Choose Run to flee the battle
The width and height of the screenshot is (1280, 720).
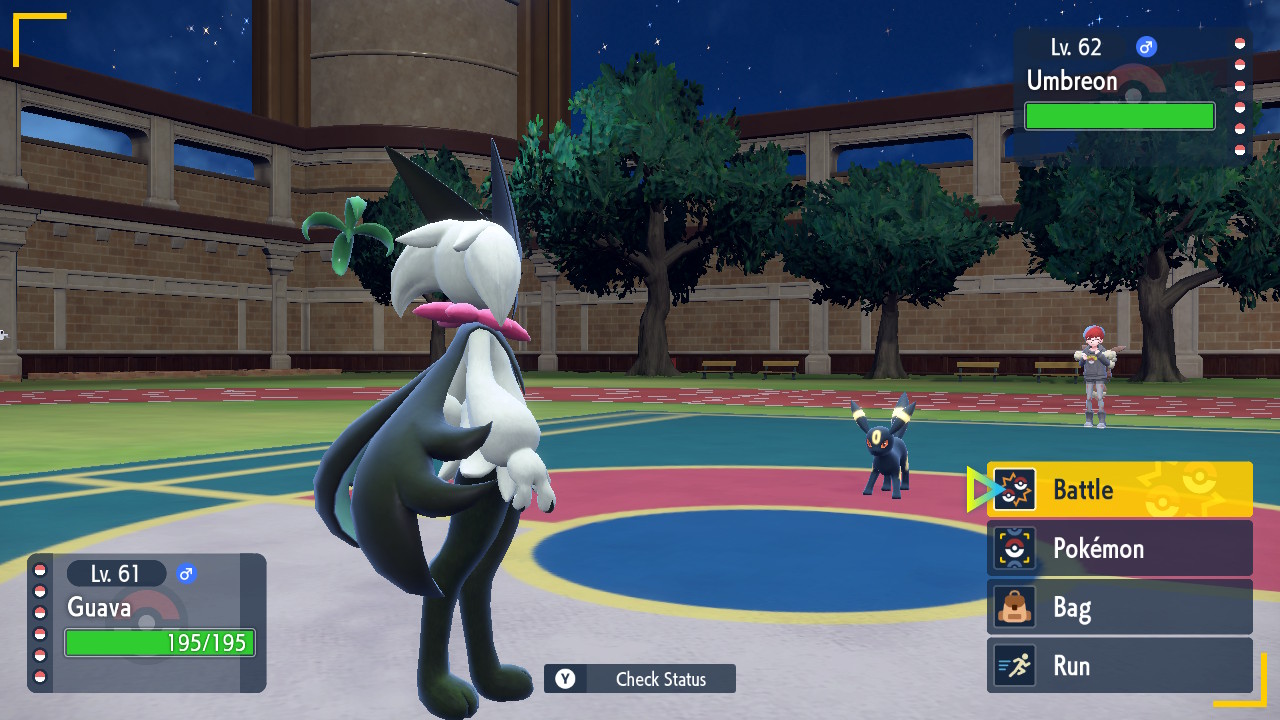(1119, 666)
